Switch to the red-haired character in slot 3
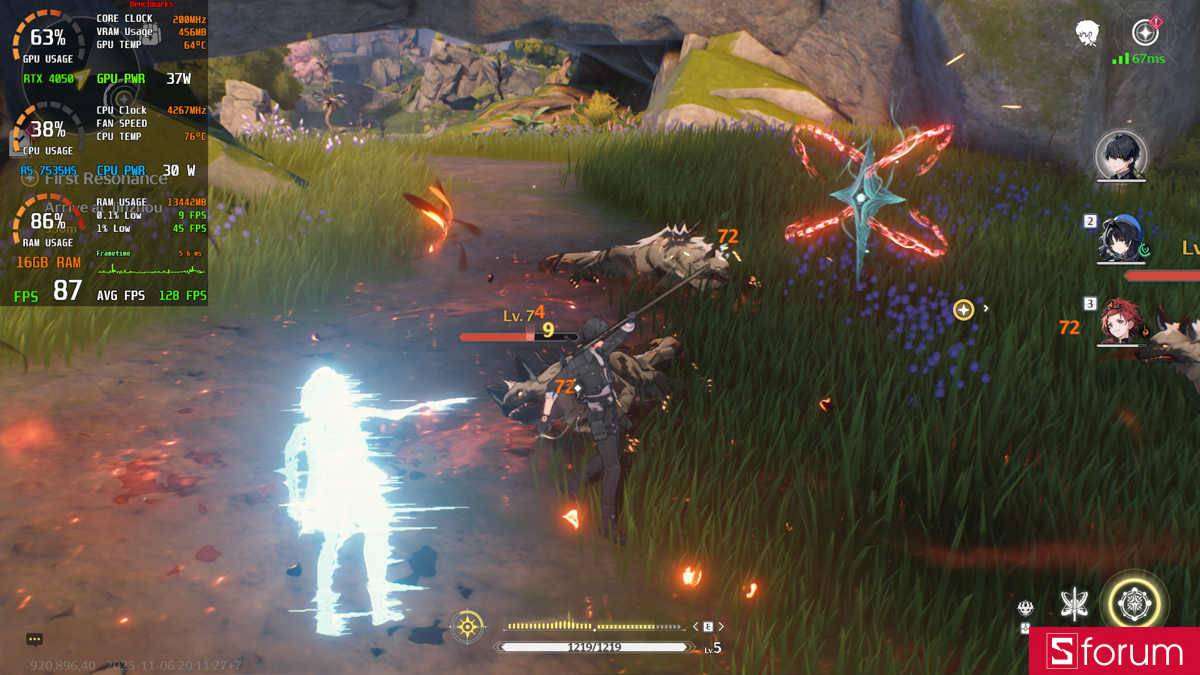The height and width of the screenshot is (675, 1200). [x=1119, y=321]
